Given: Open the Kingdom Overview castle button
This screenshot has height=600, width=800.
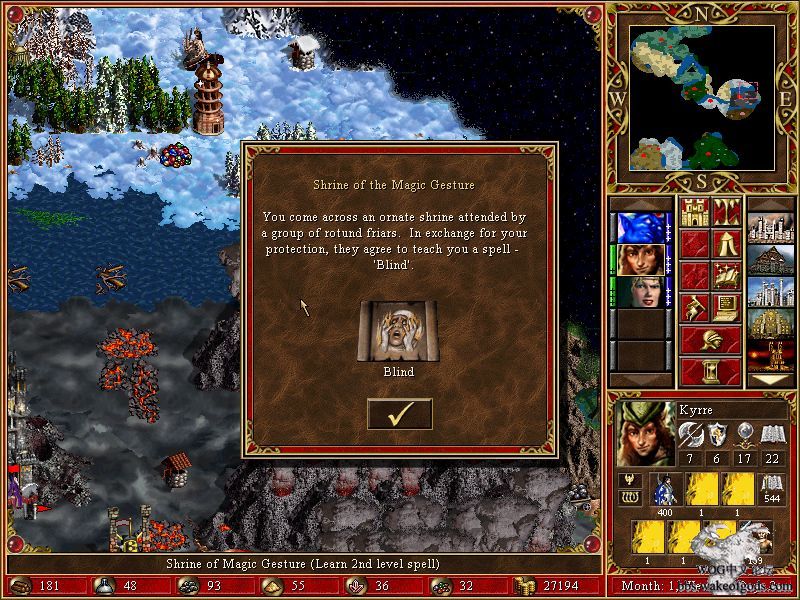Looking at the screenshot, I should [695, 212].
